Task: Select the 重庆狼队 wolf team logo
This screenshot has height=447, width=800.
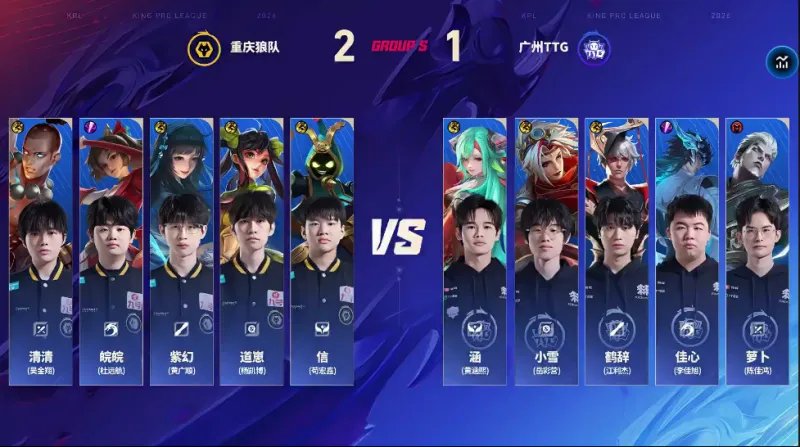Action: tap(204, 49)
